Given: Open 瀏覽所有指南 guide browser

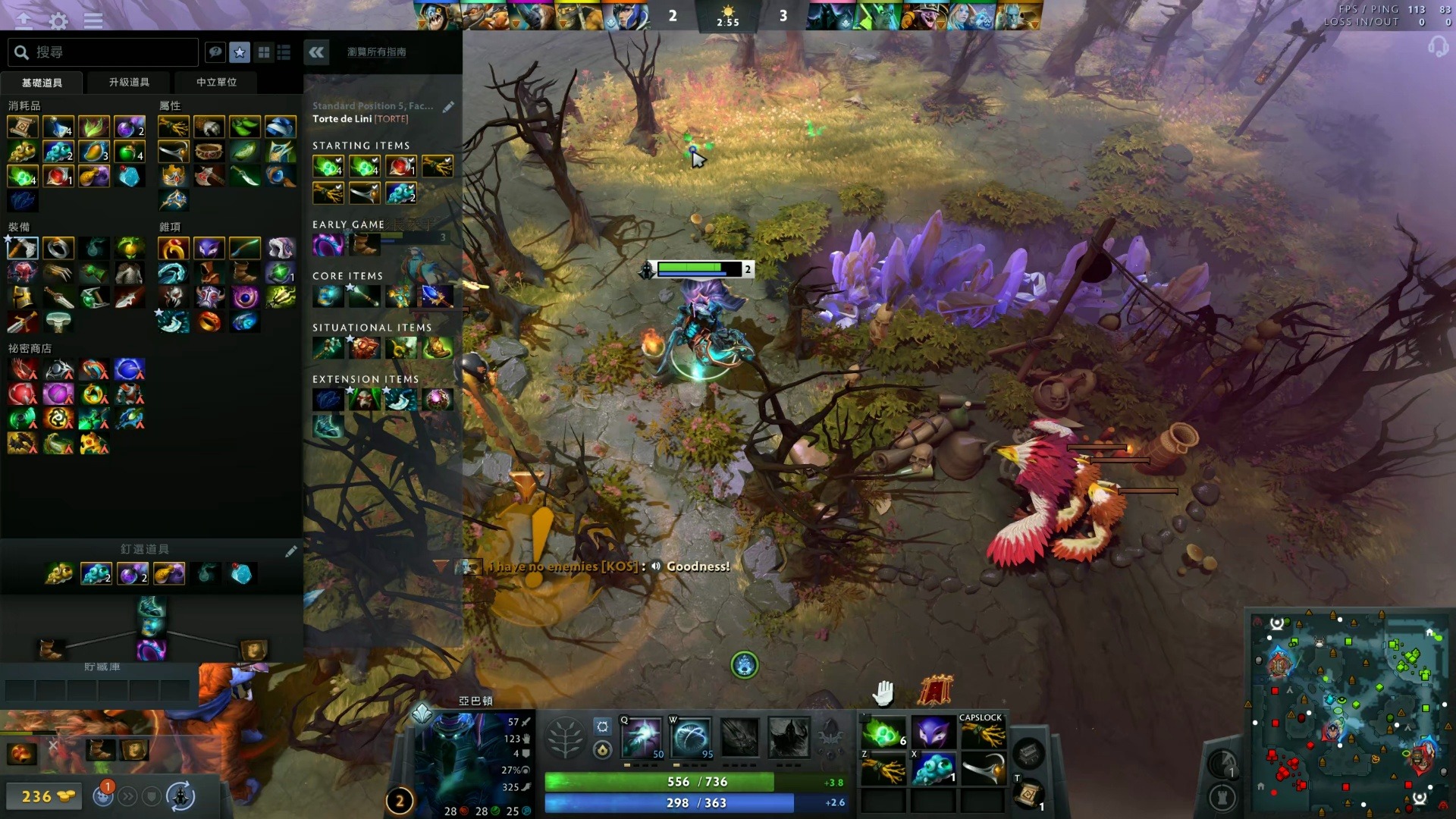Looking at the screenshot, I should 377,52.
